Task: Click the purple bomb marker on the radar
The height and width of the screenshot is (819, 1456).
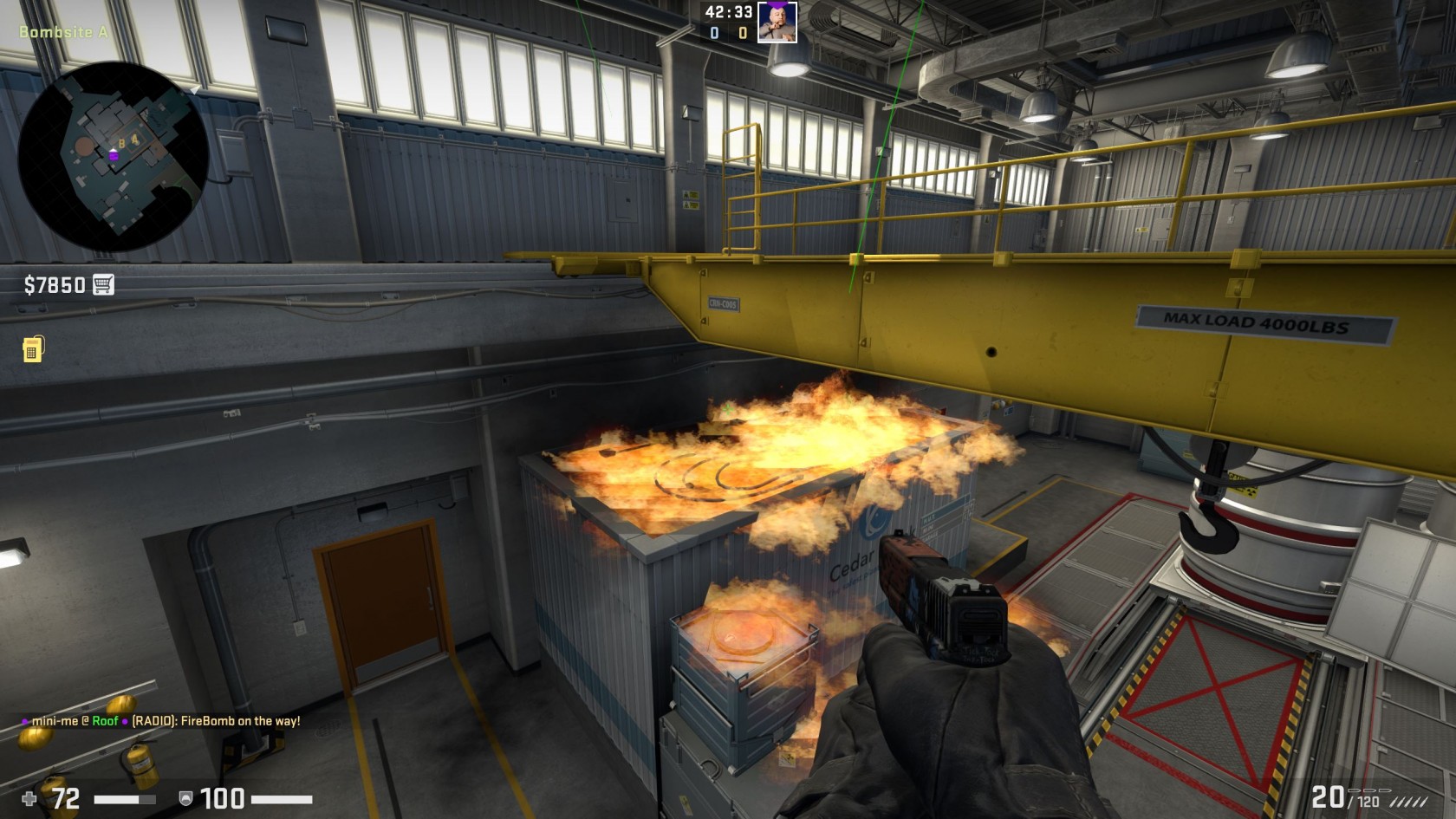Action: pos(114,156)
